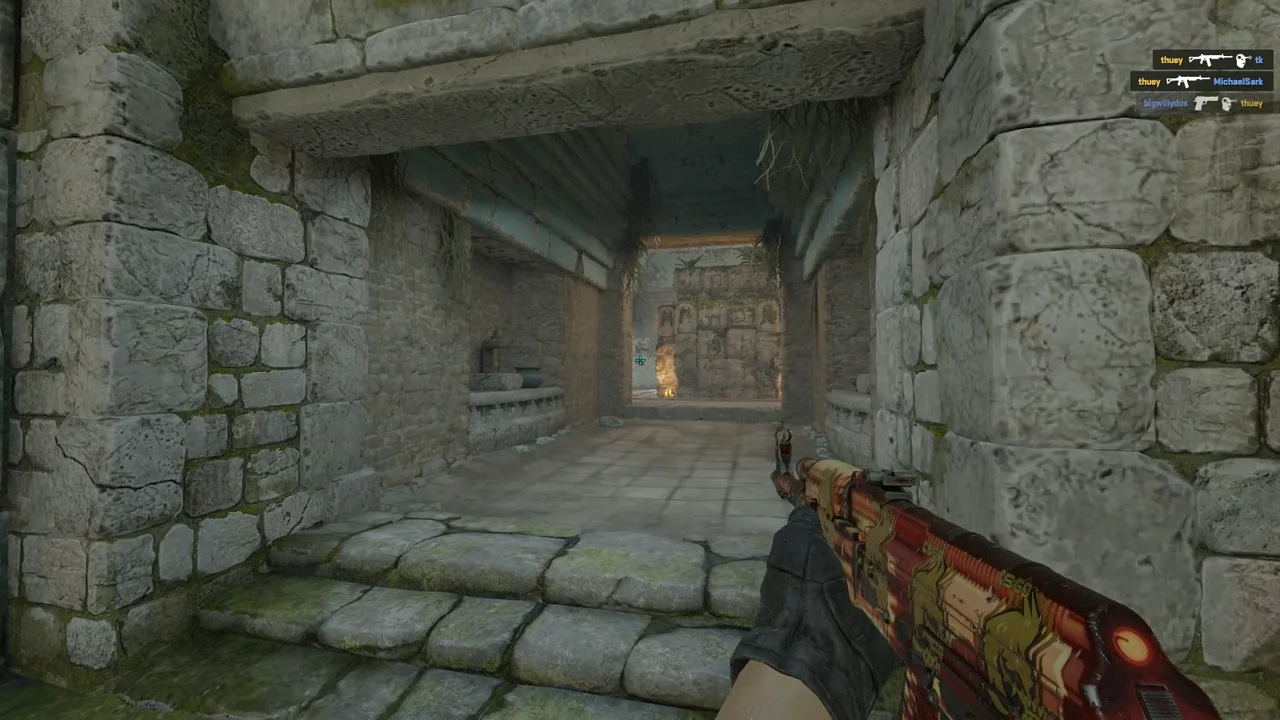This screenshot has height=720, width=1280.
Task: Click the topmost kill feed notification row
Action: tap(1208, 60)
